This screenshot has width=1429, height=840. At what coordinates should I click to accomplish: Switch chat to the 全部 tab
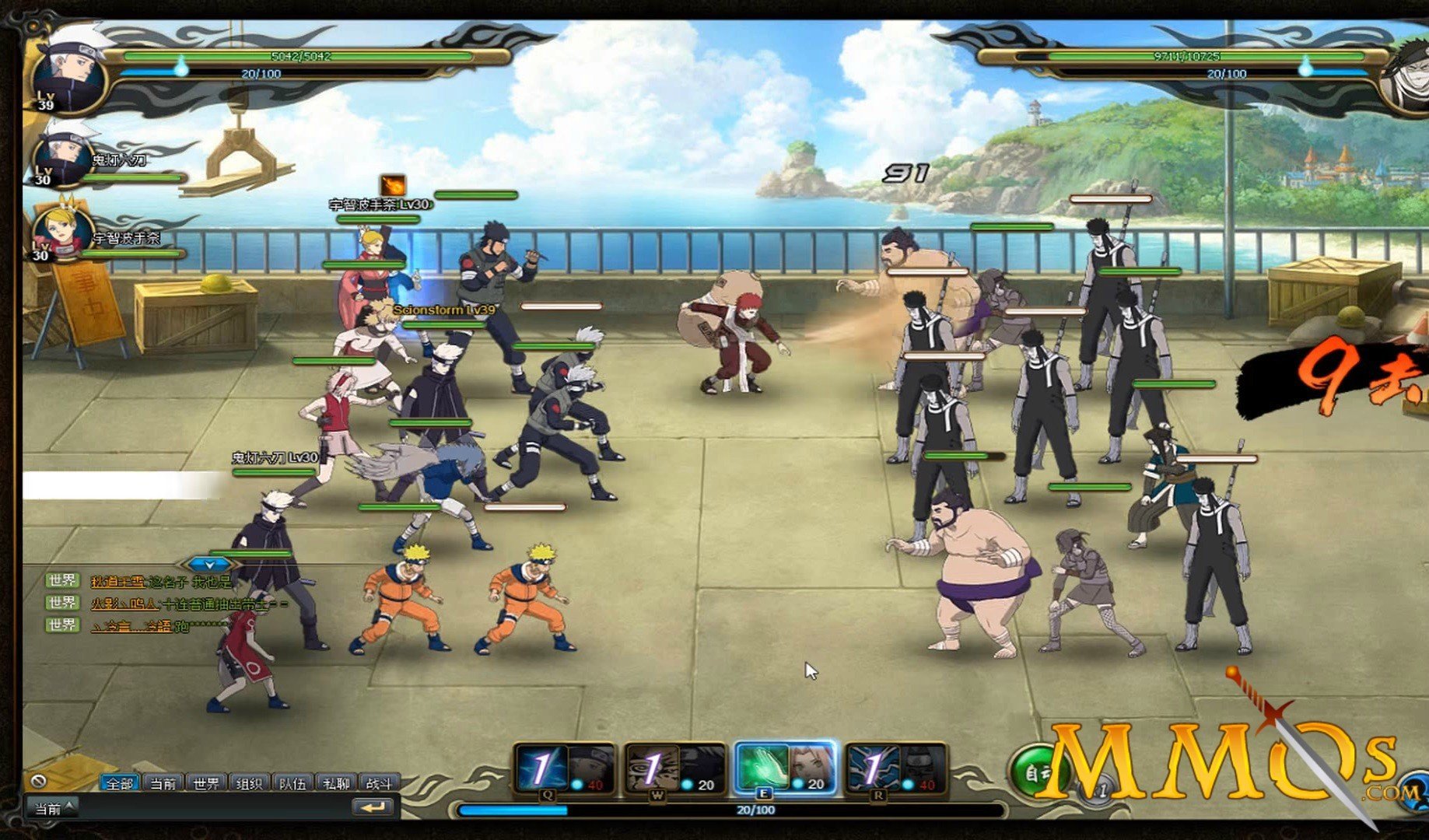pos(120,783)
